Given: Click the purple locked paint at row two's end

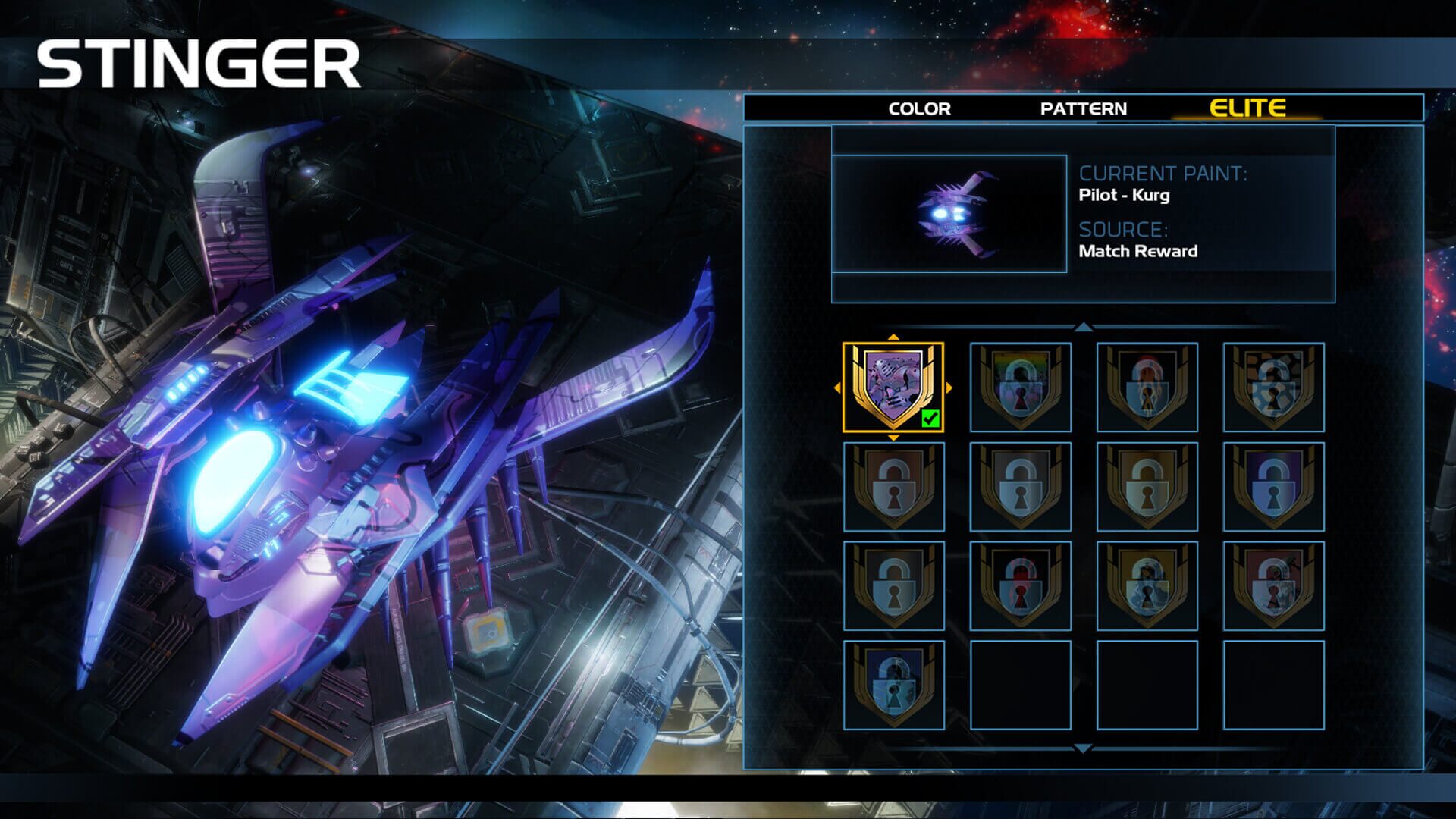Looking at the screenshot, I should (x=1273, y=484).
